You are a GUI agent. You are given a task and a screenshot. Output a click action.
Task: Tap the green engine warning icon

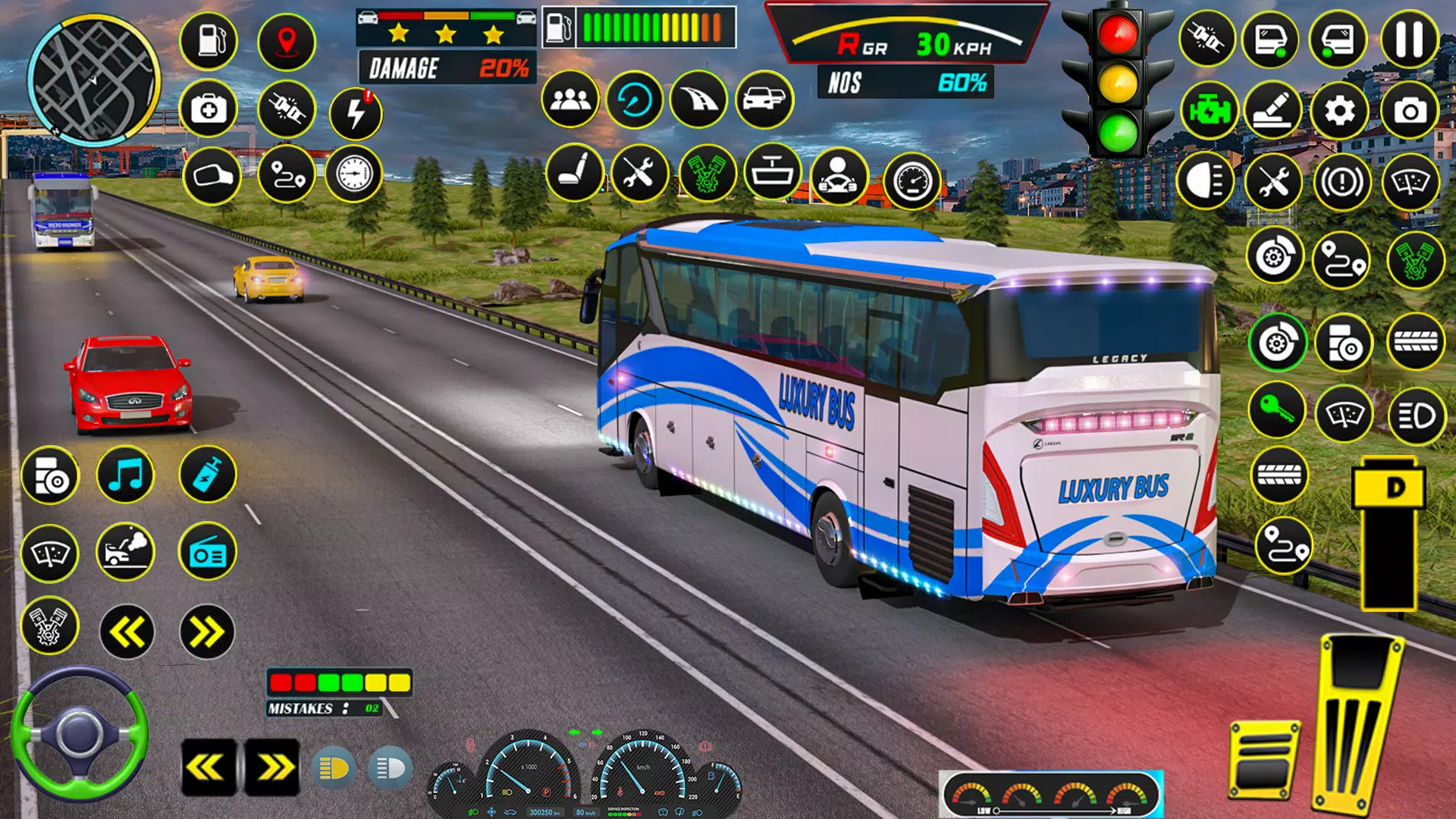pos(1208,111)
